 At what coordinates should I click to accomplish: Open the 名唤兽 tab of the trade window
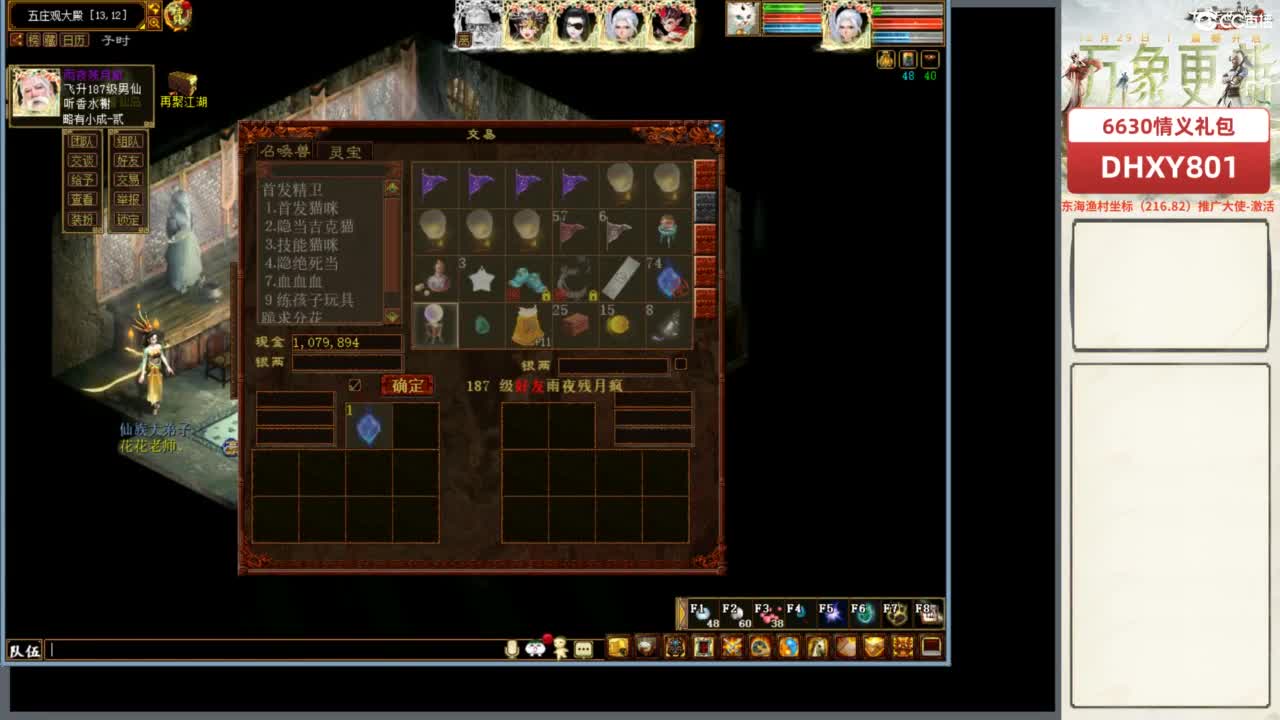(x=284, y=151)
